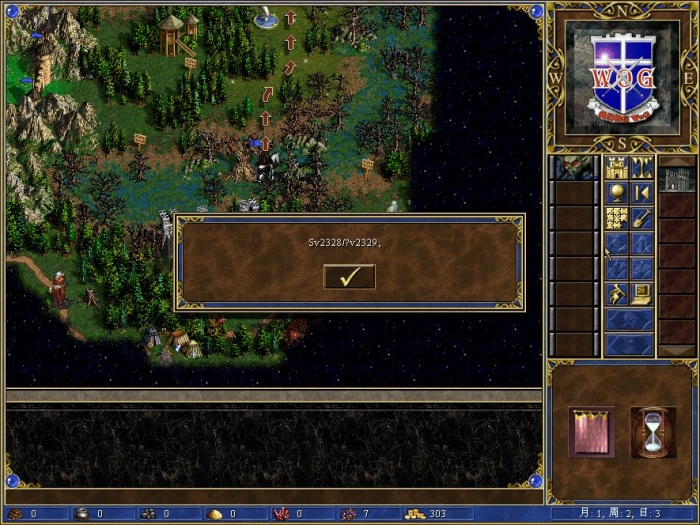The height and width of the screenshot is (525, 700).
Task: Select the town thumbnail in the town list
Action: [676, 179]
